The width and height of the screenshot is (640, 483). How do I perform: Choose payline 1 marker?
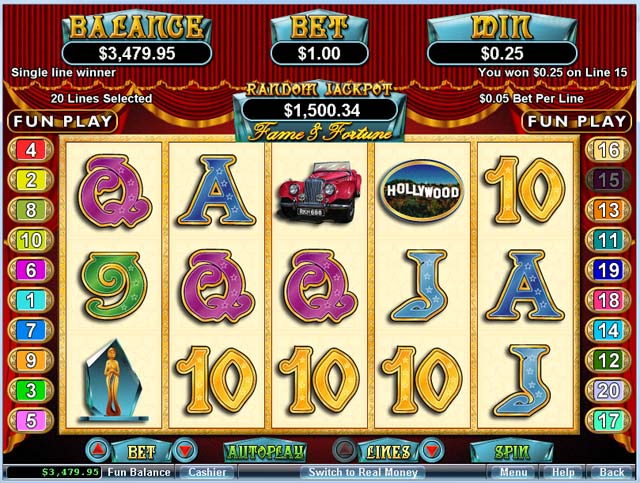click(30, 300)
